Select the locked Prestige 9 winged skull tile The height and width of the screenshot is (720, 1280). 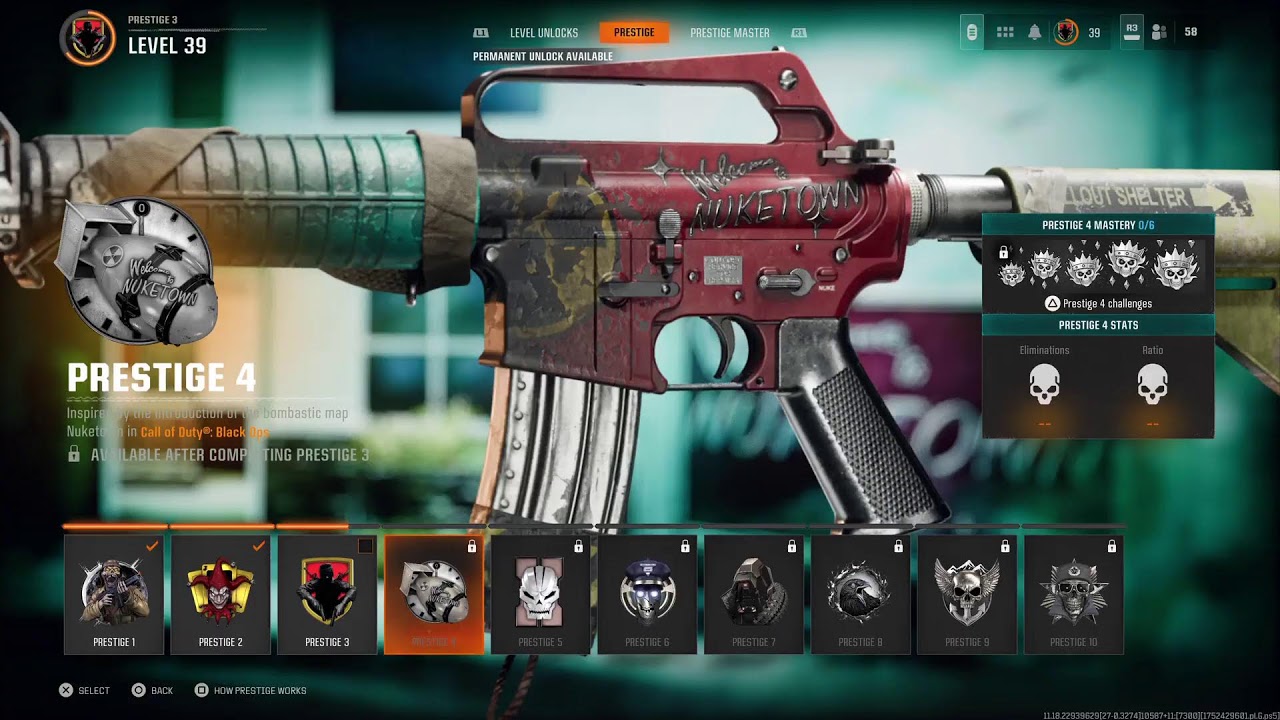[967, 595]
